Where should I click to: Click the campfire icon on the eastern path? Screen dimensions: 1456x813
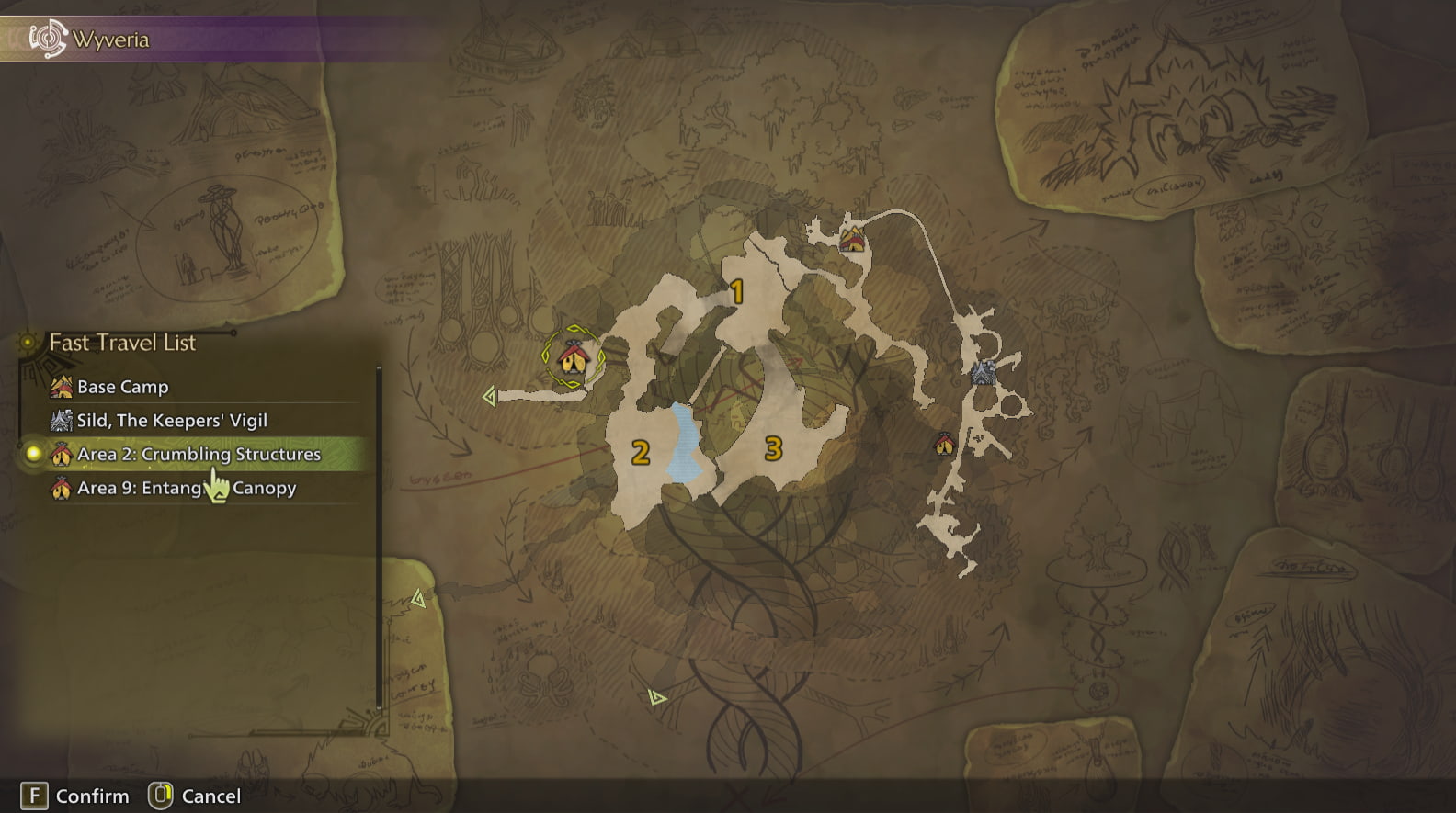945,444
